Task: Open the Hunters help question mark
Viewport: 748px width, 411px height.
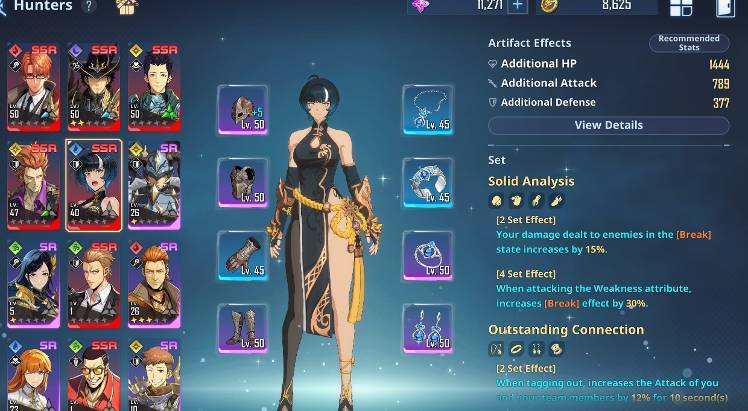Action: point(89,6)
